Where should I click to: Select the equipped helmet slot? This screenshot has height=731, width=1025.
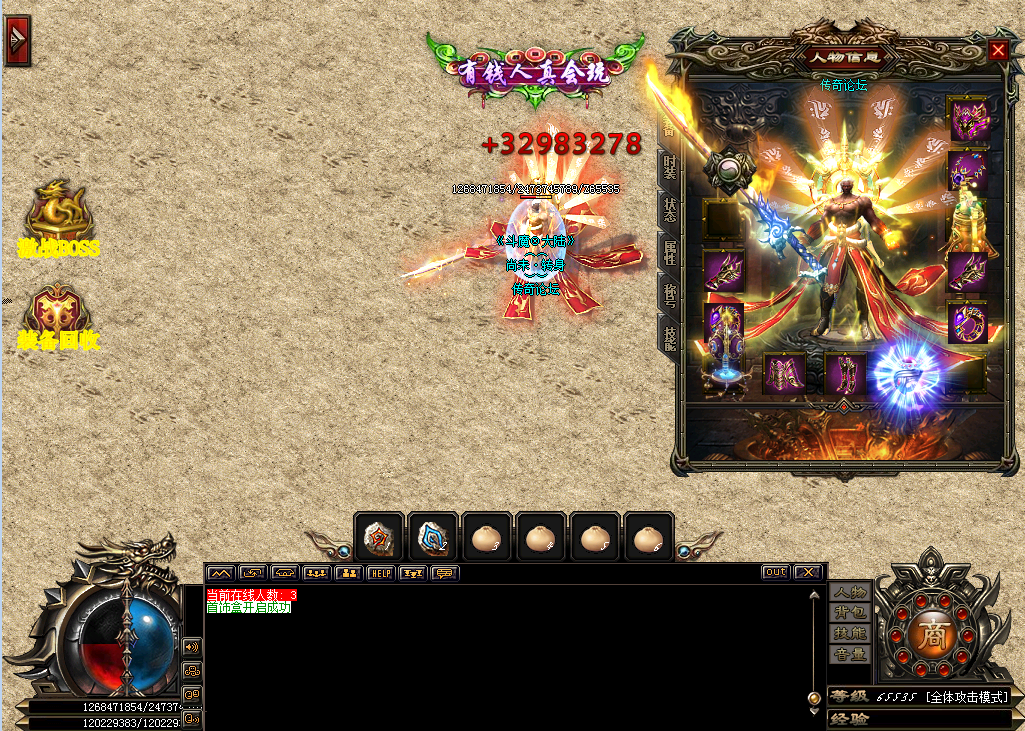tap(967, 120)
